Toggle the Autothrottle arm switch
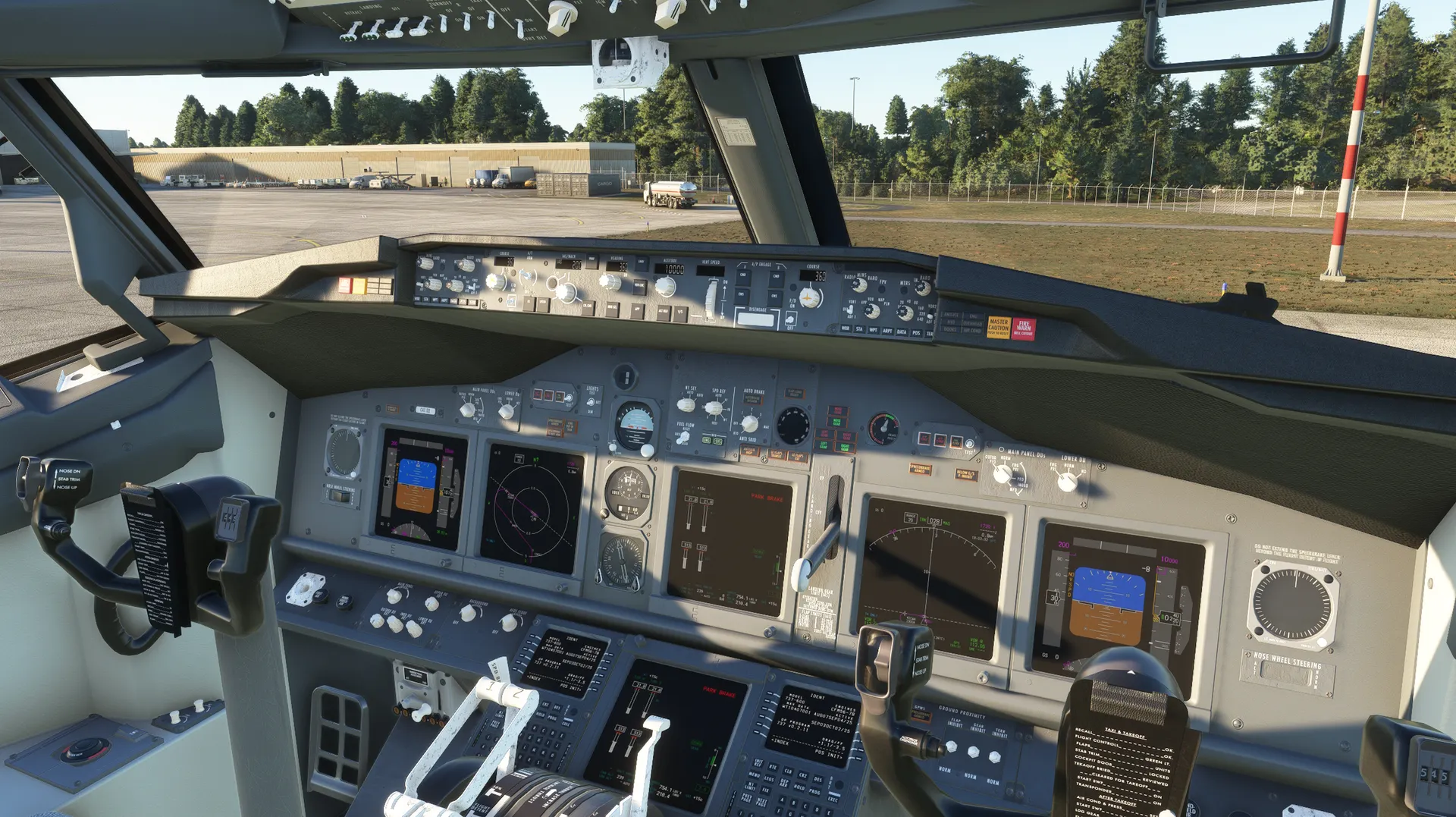This screenshot has width=1456, height=817. coord(526,278)
